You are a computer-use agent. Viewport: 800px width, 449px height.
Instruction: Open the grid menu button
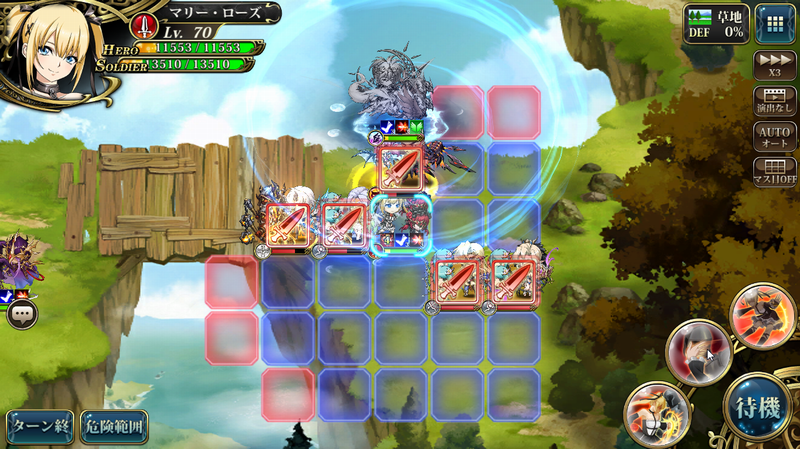pos(775,23)
